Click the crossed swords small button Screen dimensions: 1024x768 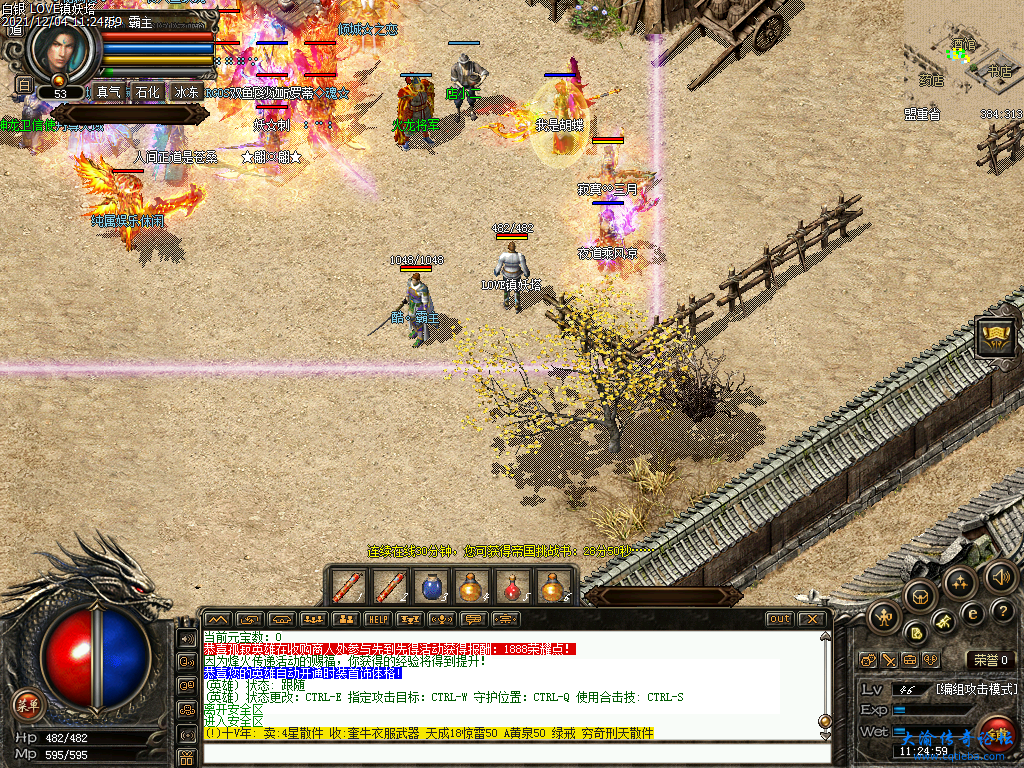point(889,660)
